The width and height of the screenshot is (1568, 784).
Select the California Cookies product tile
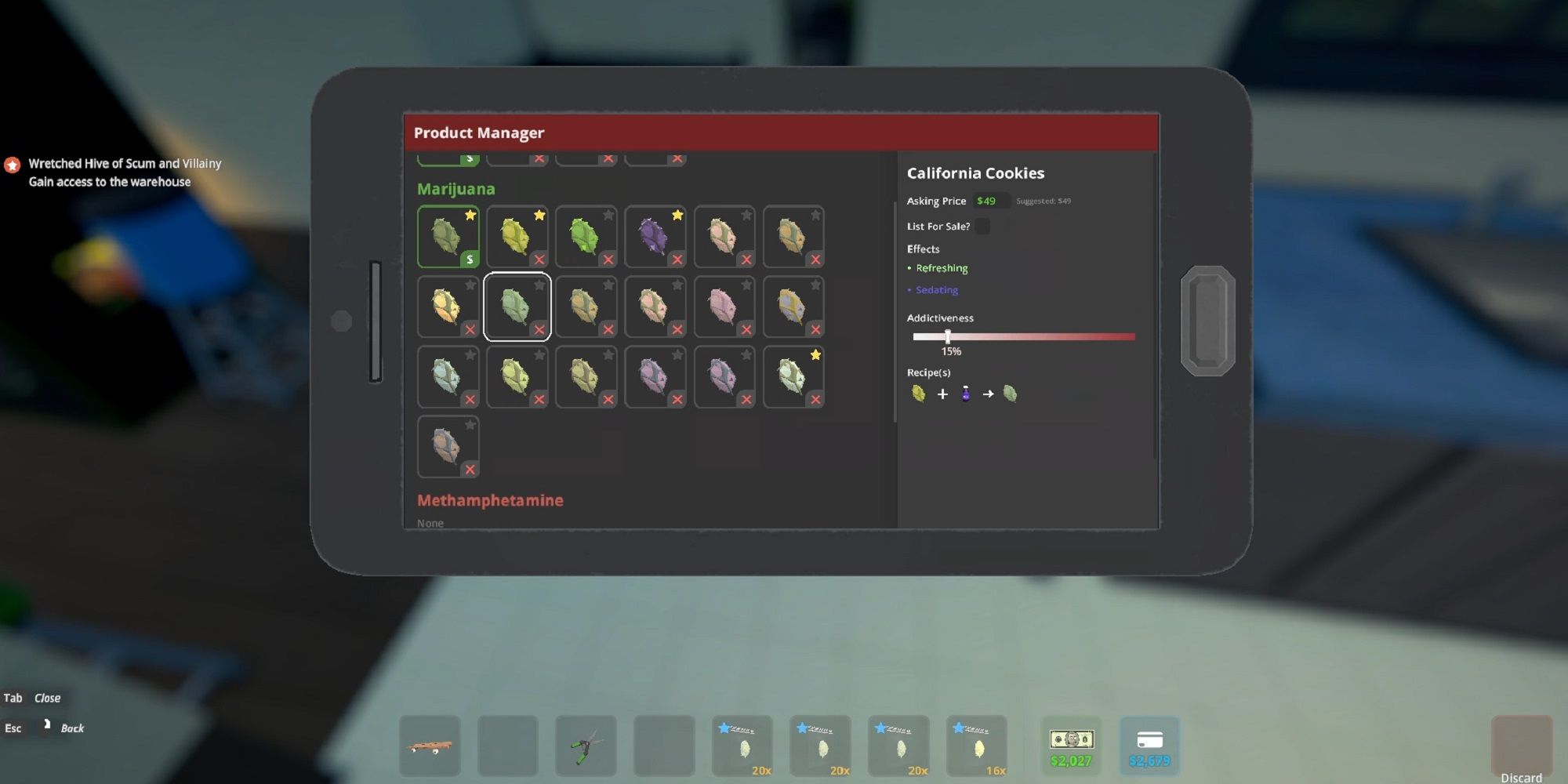click(x=517, y=307)
